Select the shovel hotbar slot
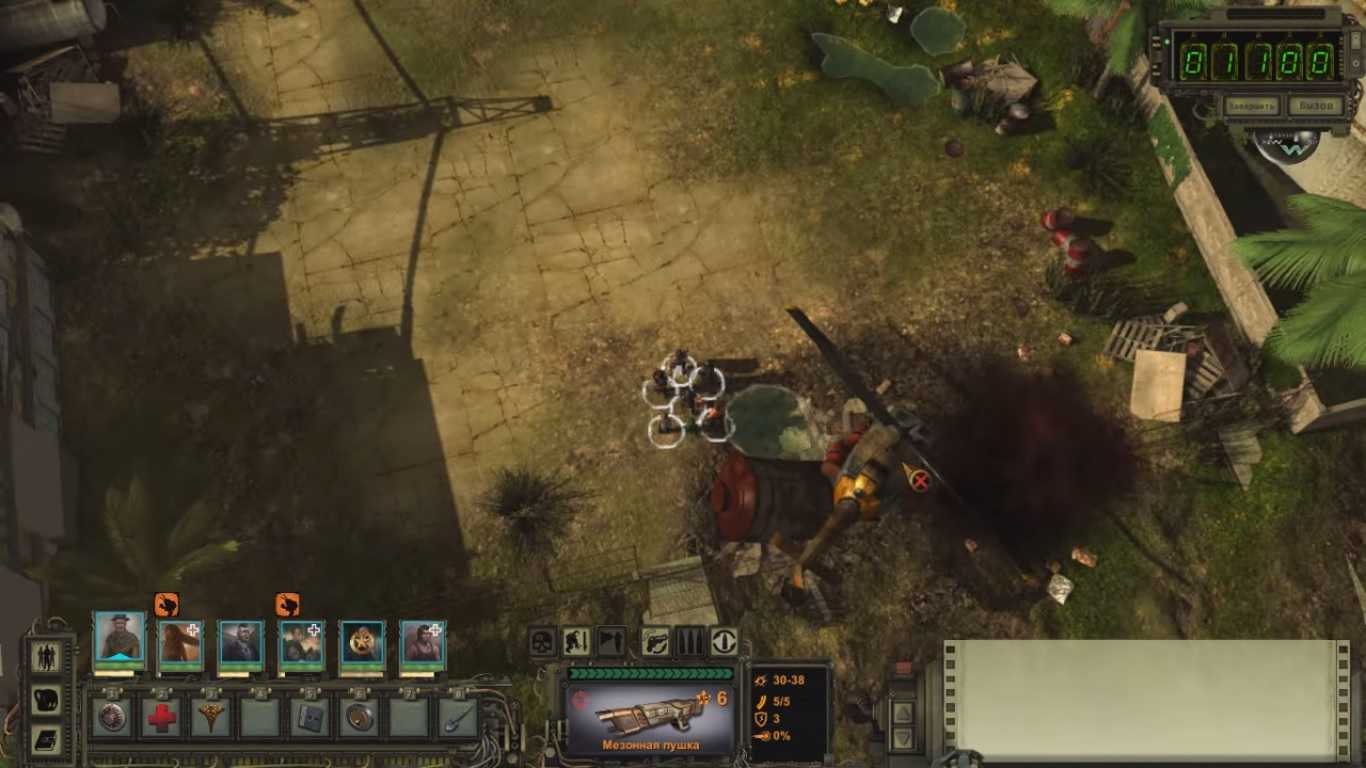Image resolution: width=1366 pixels, height=768 pixels. pyautogui.click(x=458, y=717)
